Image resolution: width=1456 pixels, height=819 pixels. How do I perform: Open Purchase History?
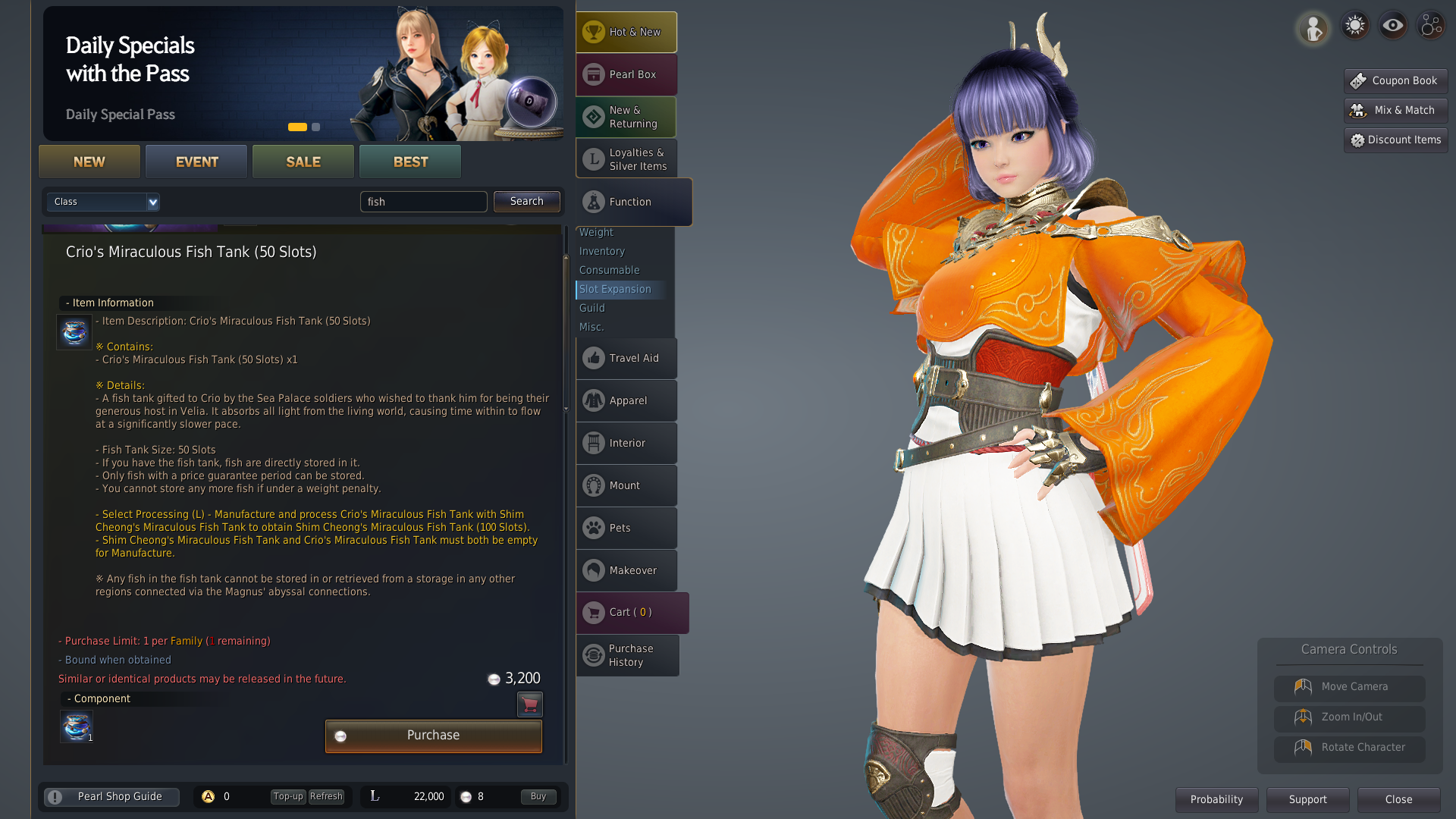click(627, 655)
